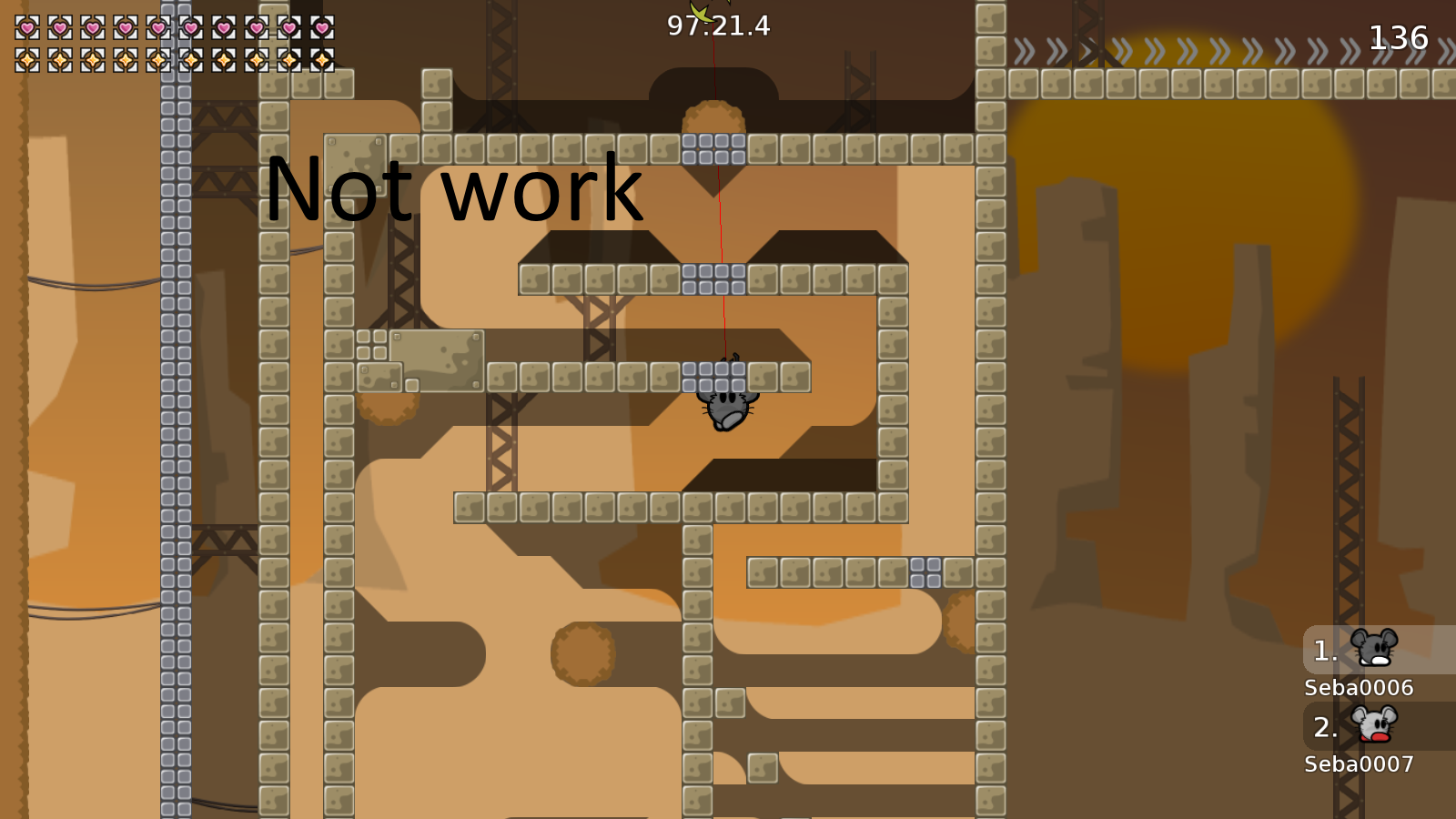Click the gray mouse avatar beside rank 1

point(1375,647)
